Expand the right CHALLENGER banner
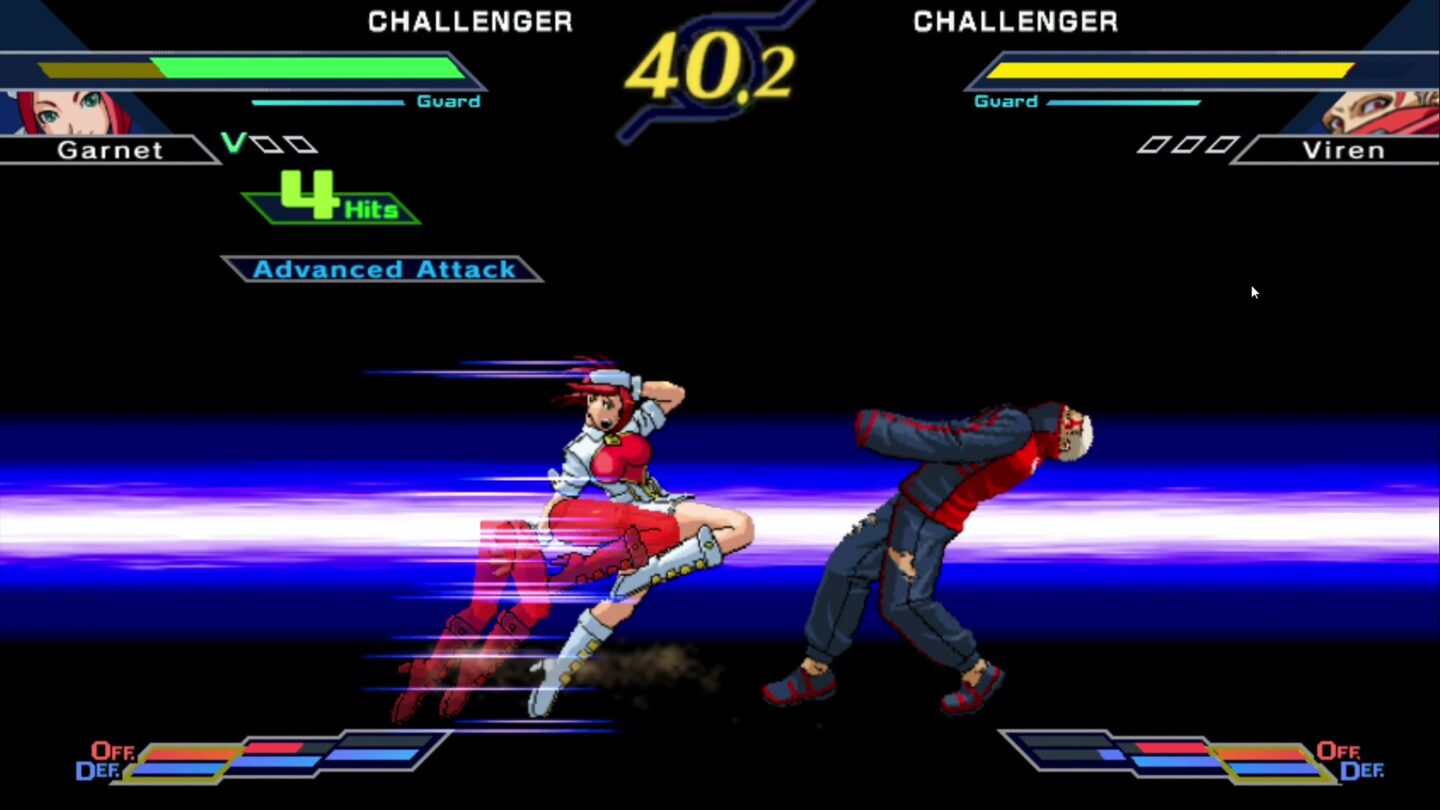Screen dimensions: 1440x810 (1016, 21)
